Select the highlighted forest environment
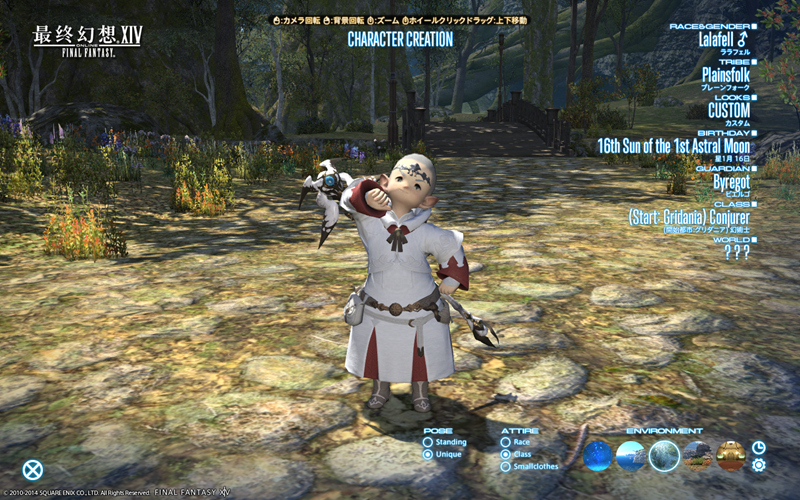 664,456
